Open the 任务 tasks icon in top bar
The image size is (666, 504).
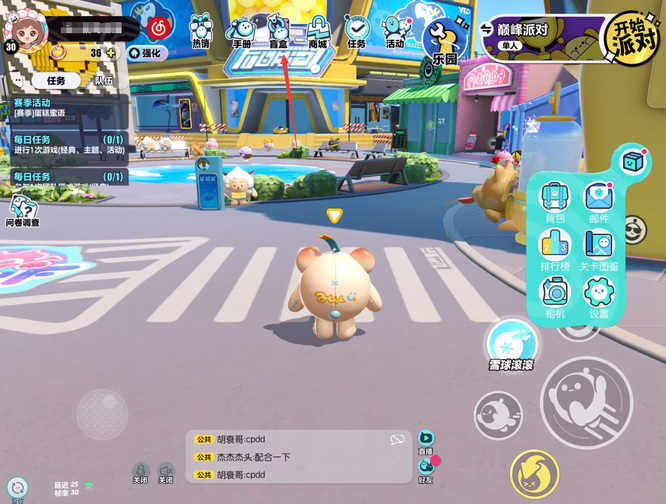pos(357,30)
